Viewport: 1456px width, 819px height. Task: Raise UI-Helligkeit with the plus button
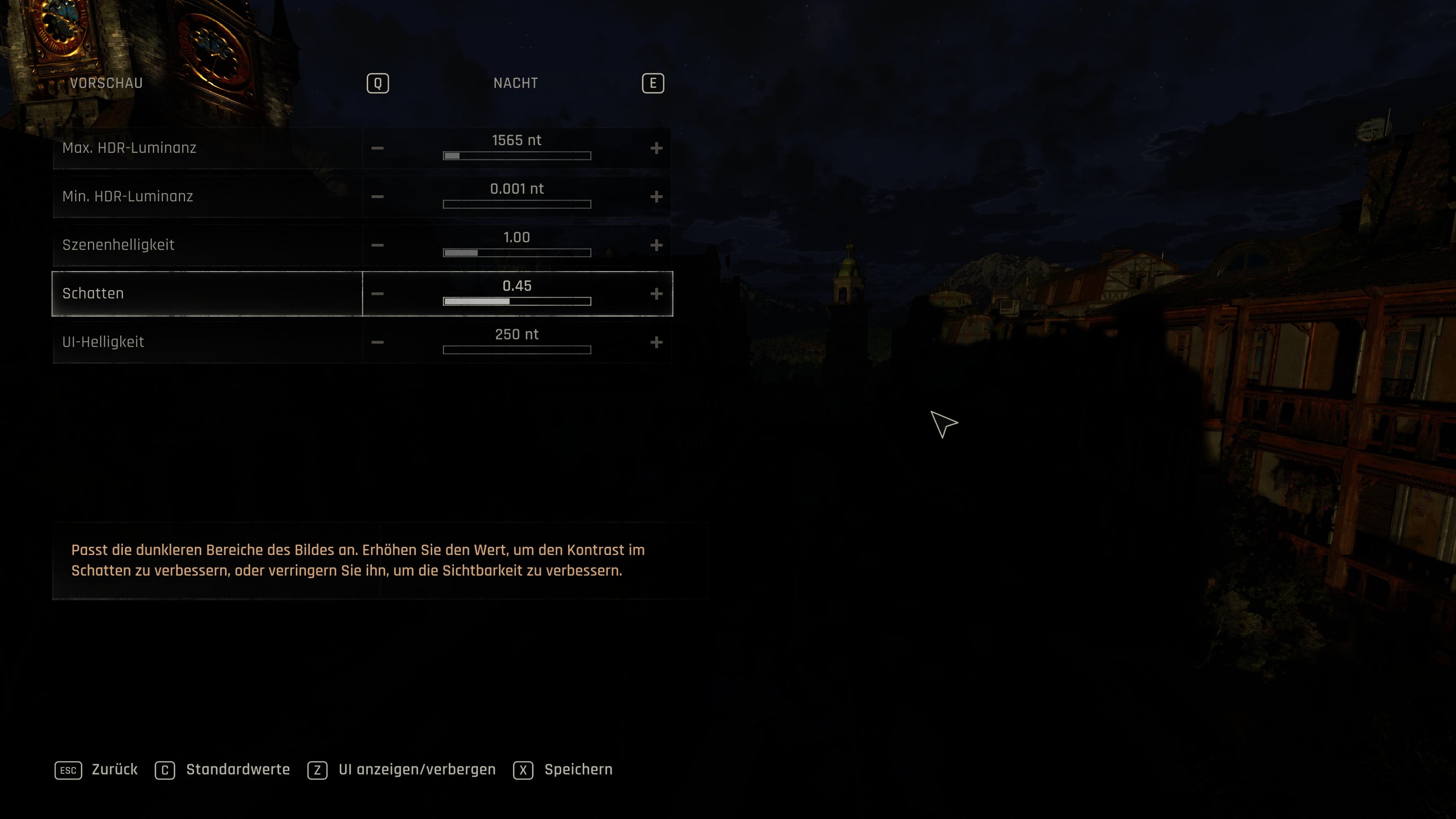coord(656,342)
